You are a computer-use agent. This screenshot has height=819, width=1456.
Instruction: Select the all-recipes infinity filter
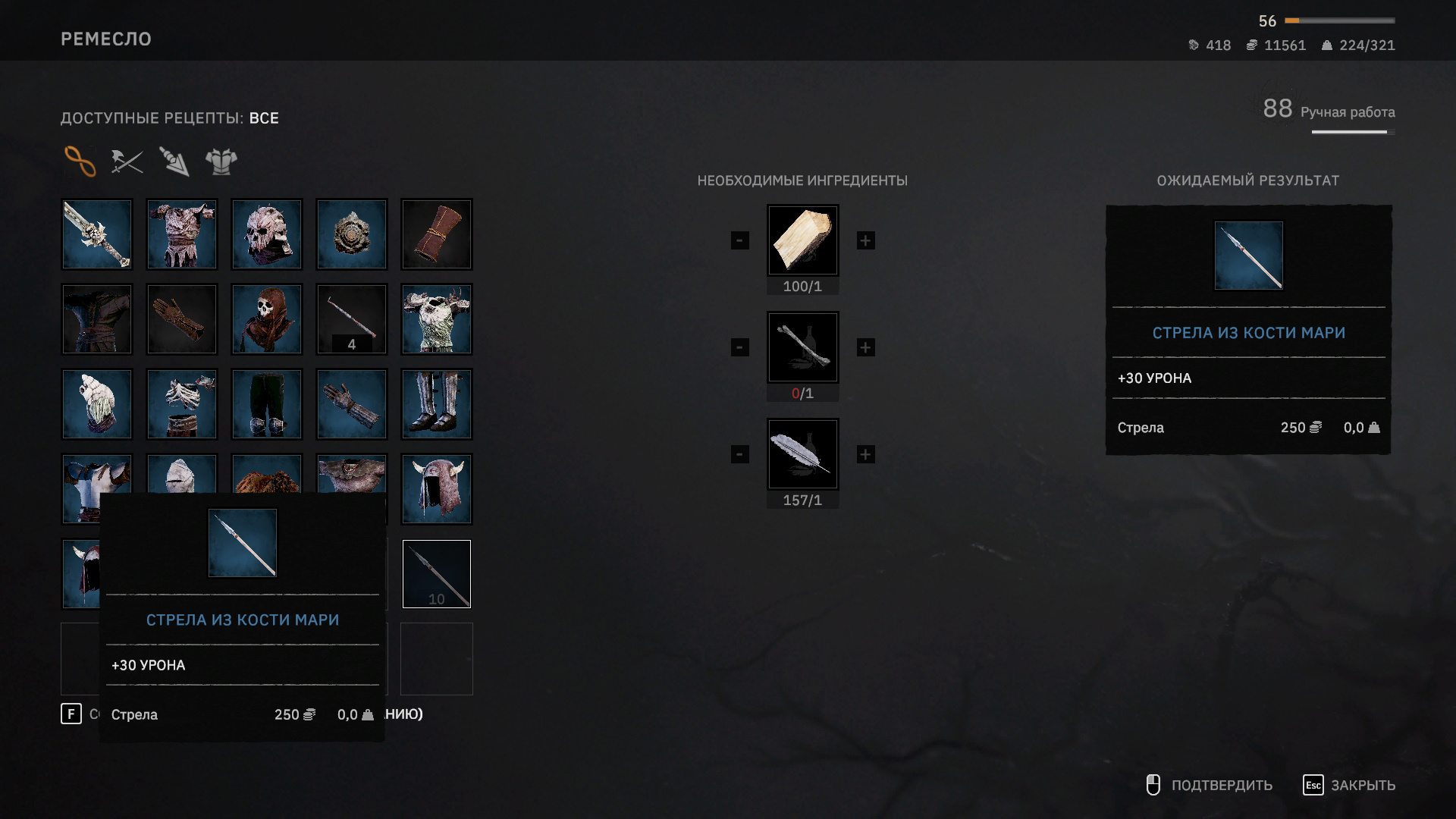pyautogui.click(x=80, y=161)
